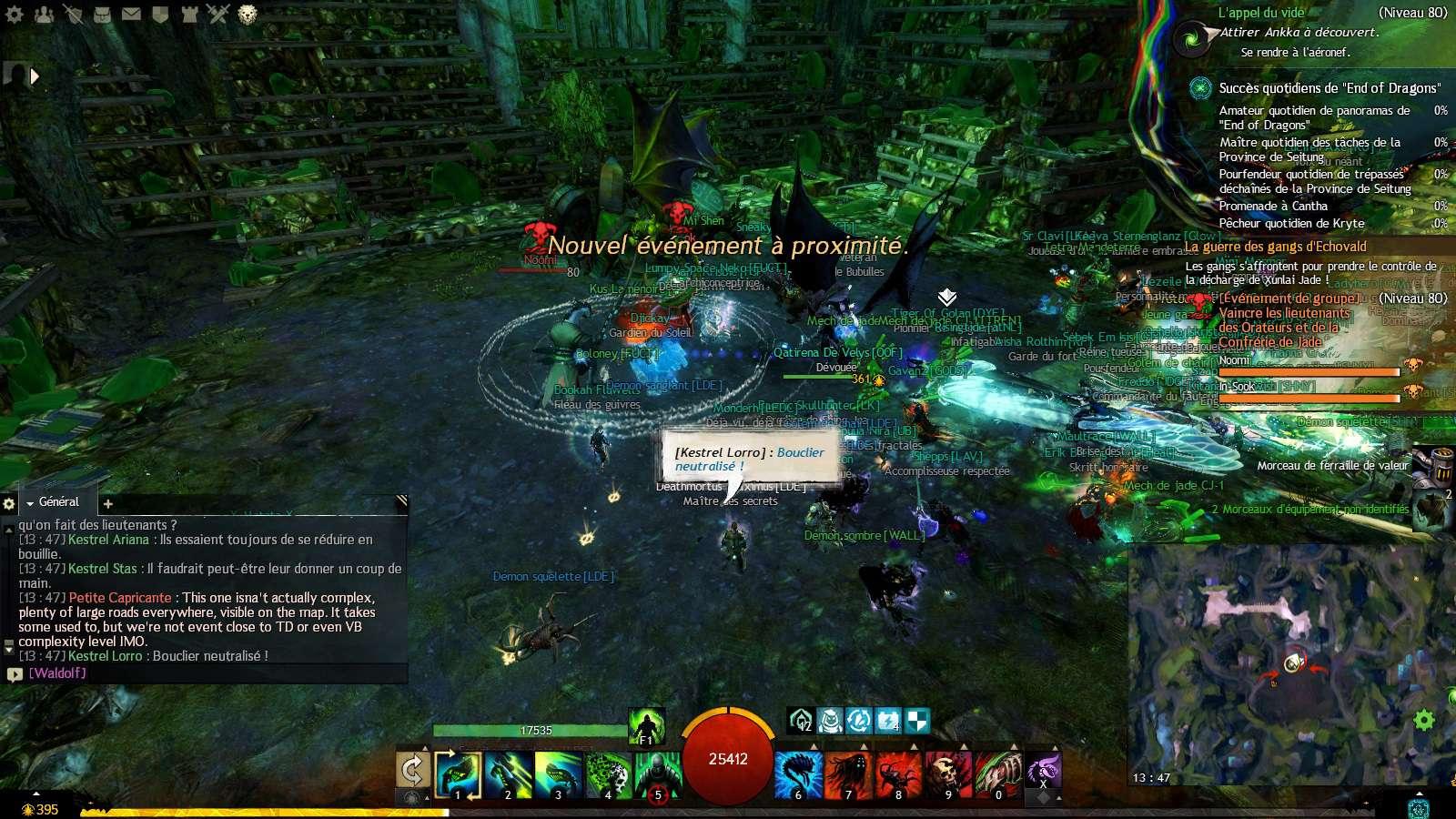Open the contacts and LFG panel icon
The image size is (1456, 819).
click(44, 15)
